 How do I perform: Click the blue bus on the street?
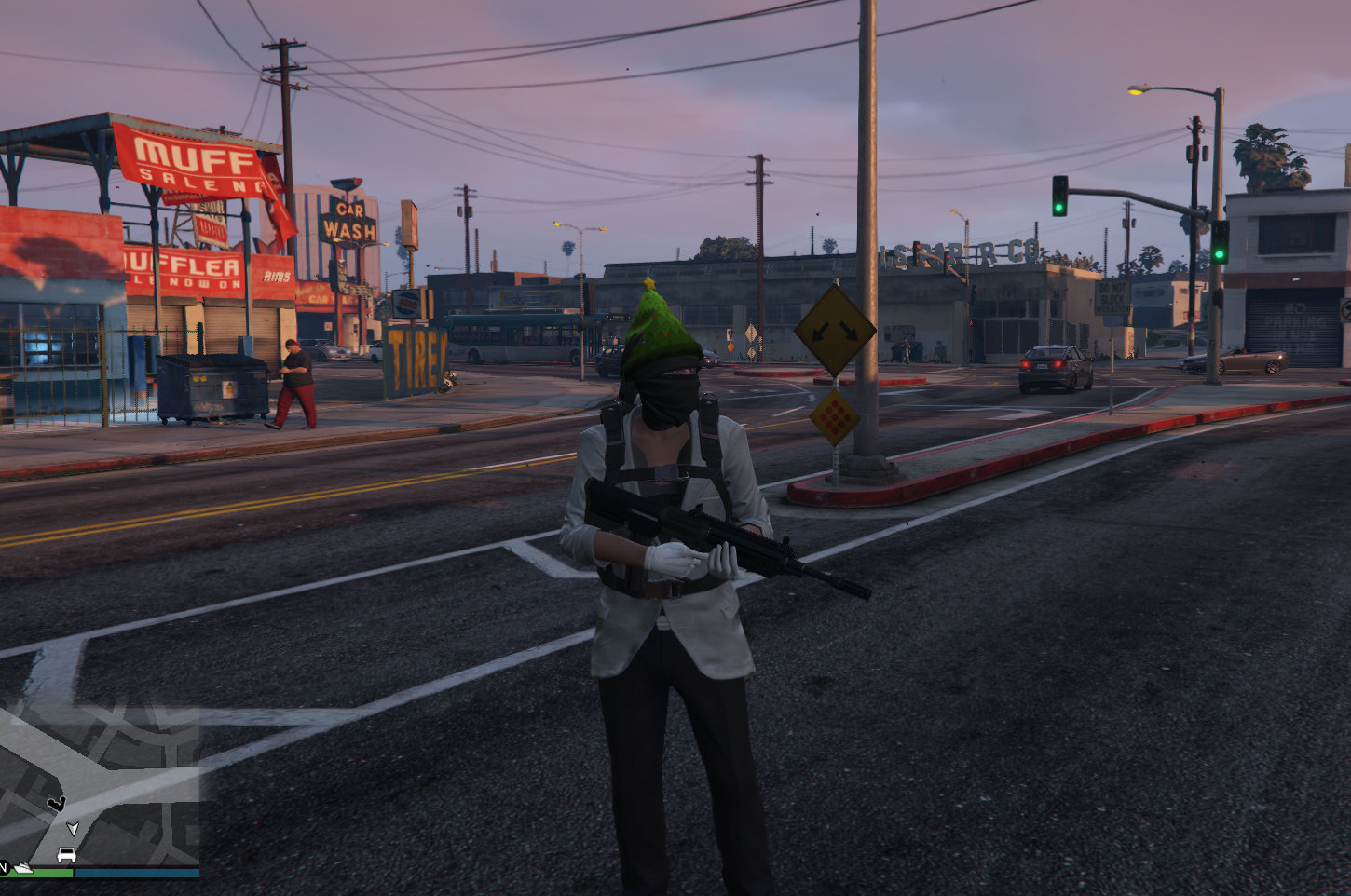(511, 341)
